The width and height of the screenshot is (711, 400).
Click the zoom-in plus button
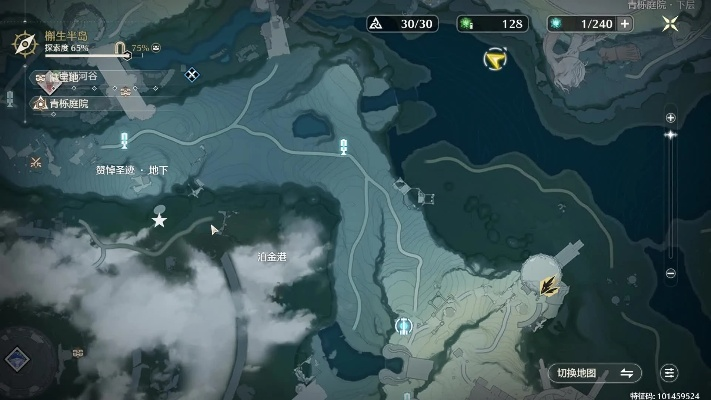point(671,117)
